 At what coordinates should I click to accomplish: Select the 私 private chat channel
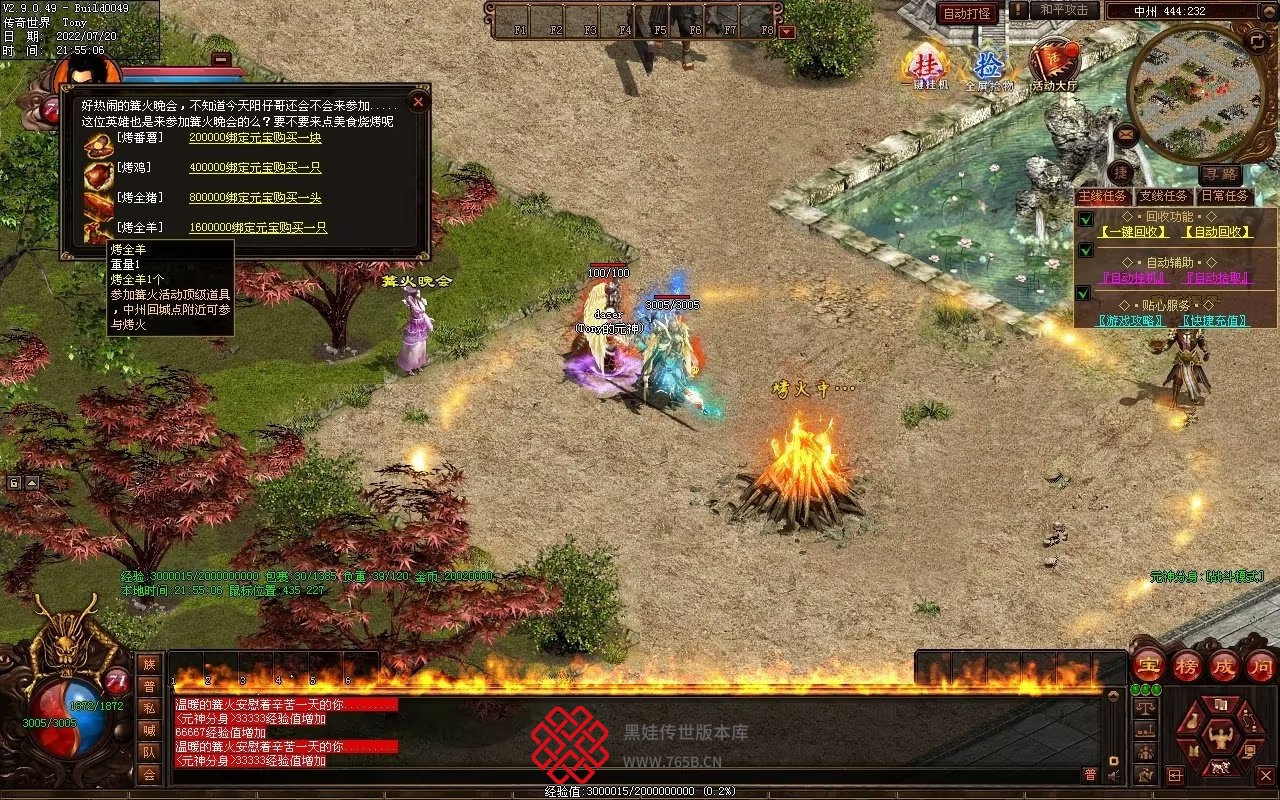[x=149, y=707]
